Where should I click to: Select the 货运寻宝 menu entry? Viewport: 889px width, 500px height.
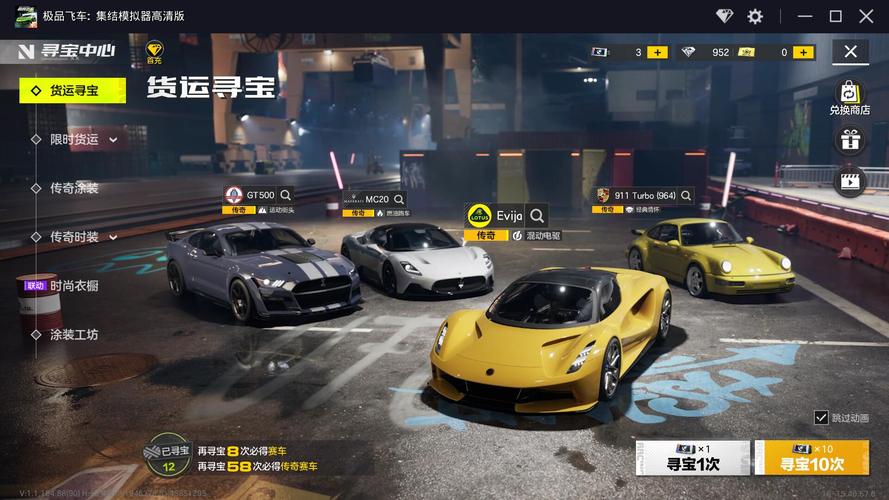pyautogui.click(x=73, y=90)
